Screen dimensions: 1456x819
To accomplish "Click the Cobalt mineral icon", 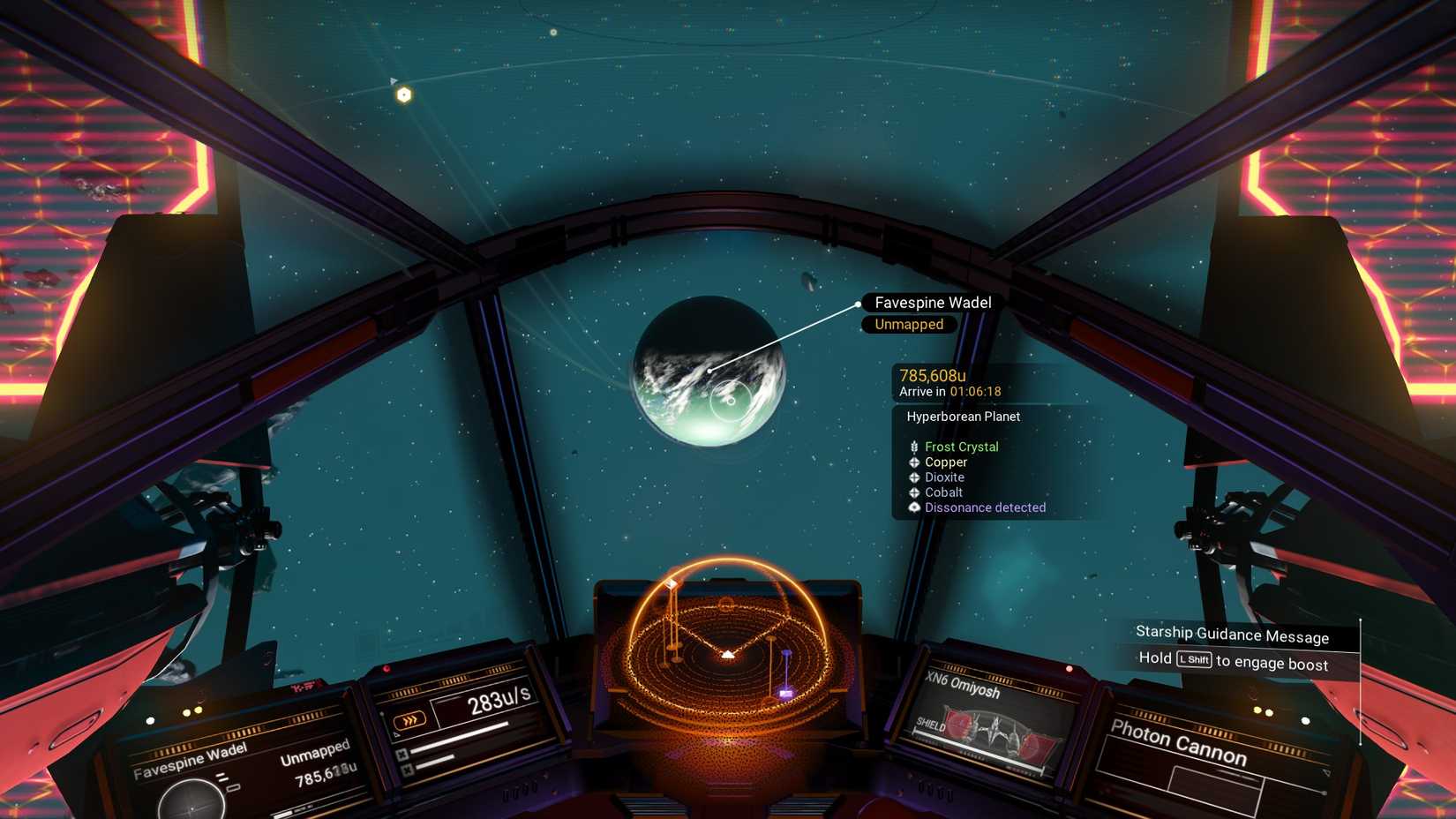I will 914,492.
